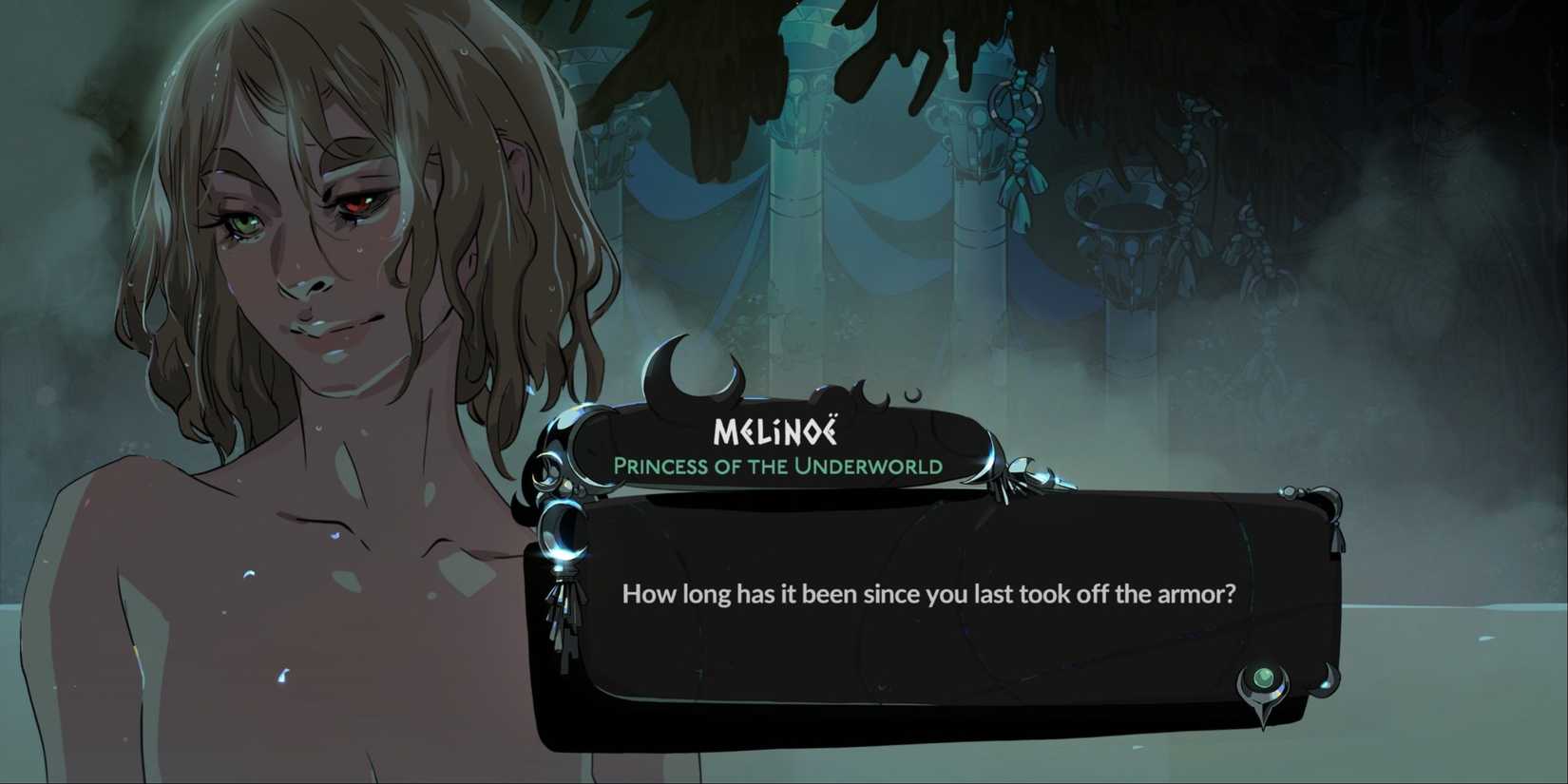The width and height of the screenshot is (1568, 784).
Task: Click the silver crescent clasp on the left frame
Action: coord(563,534)
